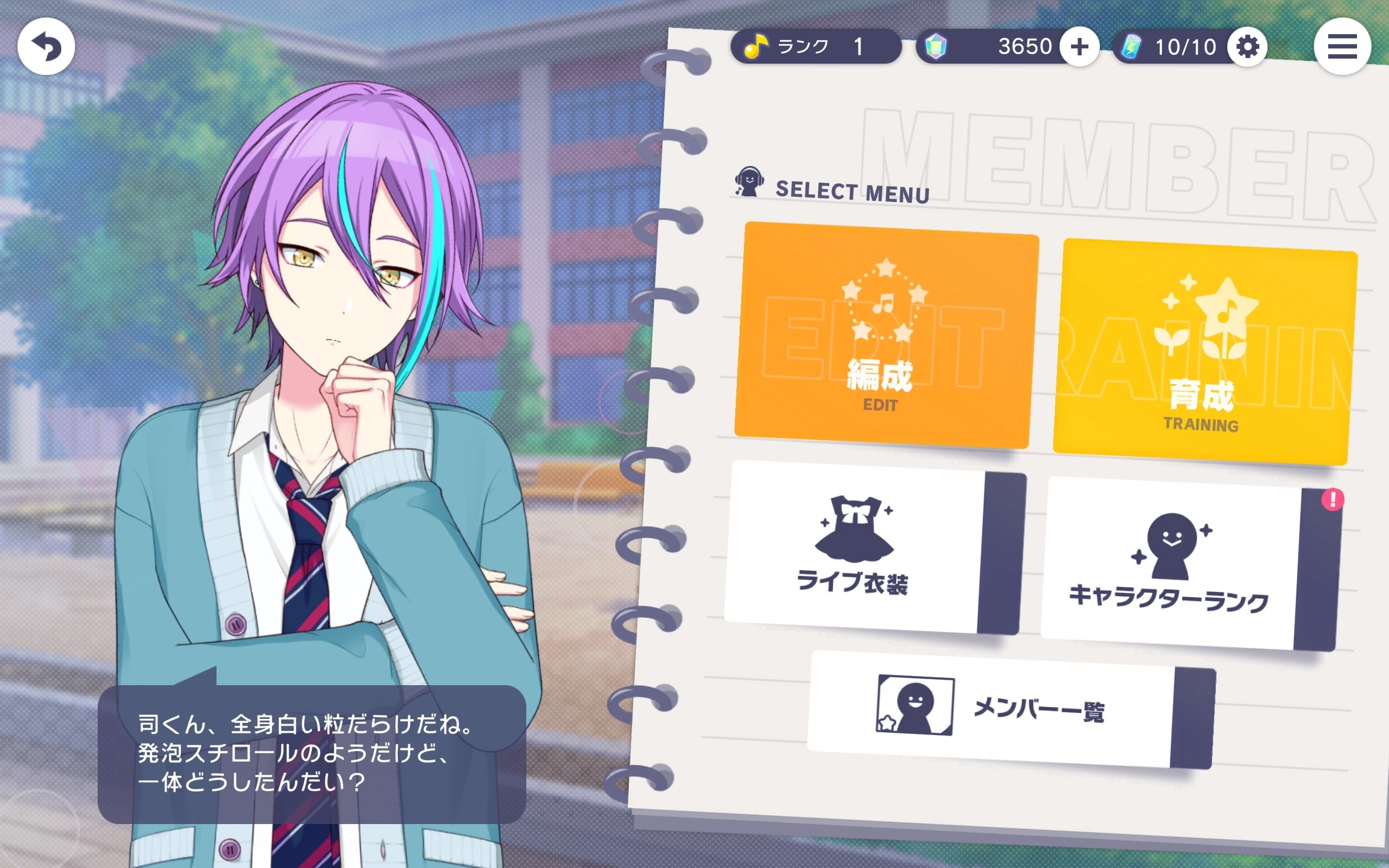Screen dimensions: 1389x868
Task: Go back with the return arrow button
Action: (46, 47)
